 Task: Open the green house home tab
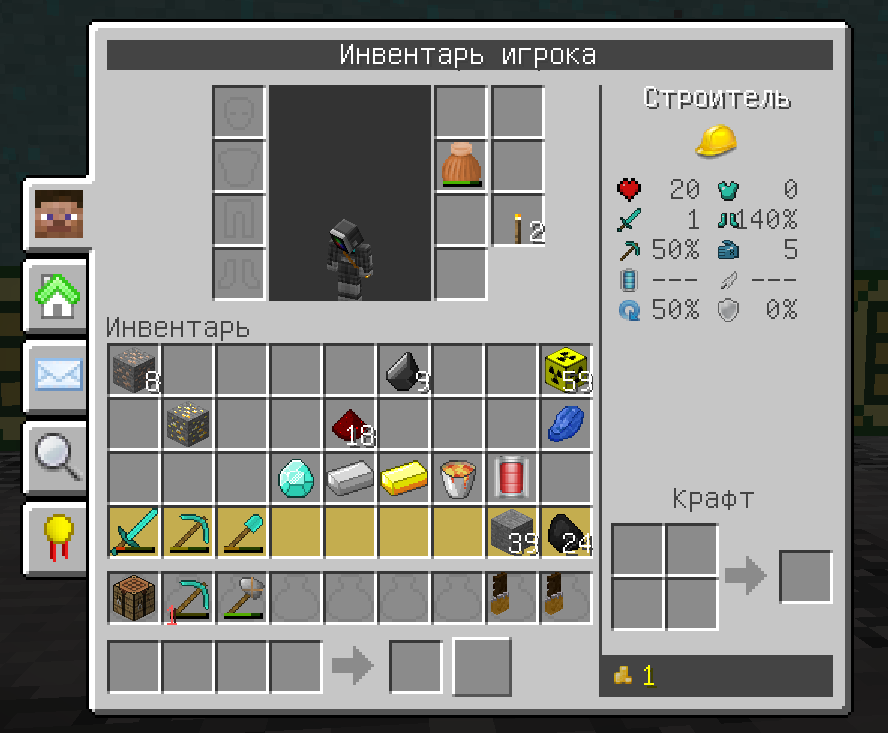57,297
